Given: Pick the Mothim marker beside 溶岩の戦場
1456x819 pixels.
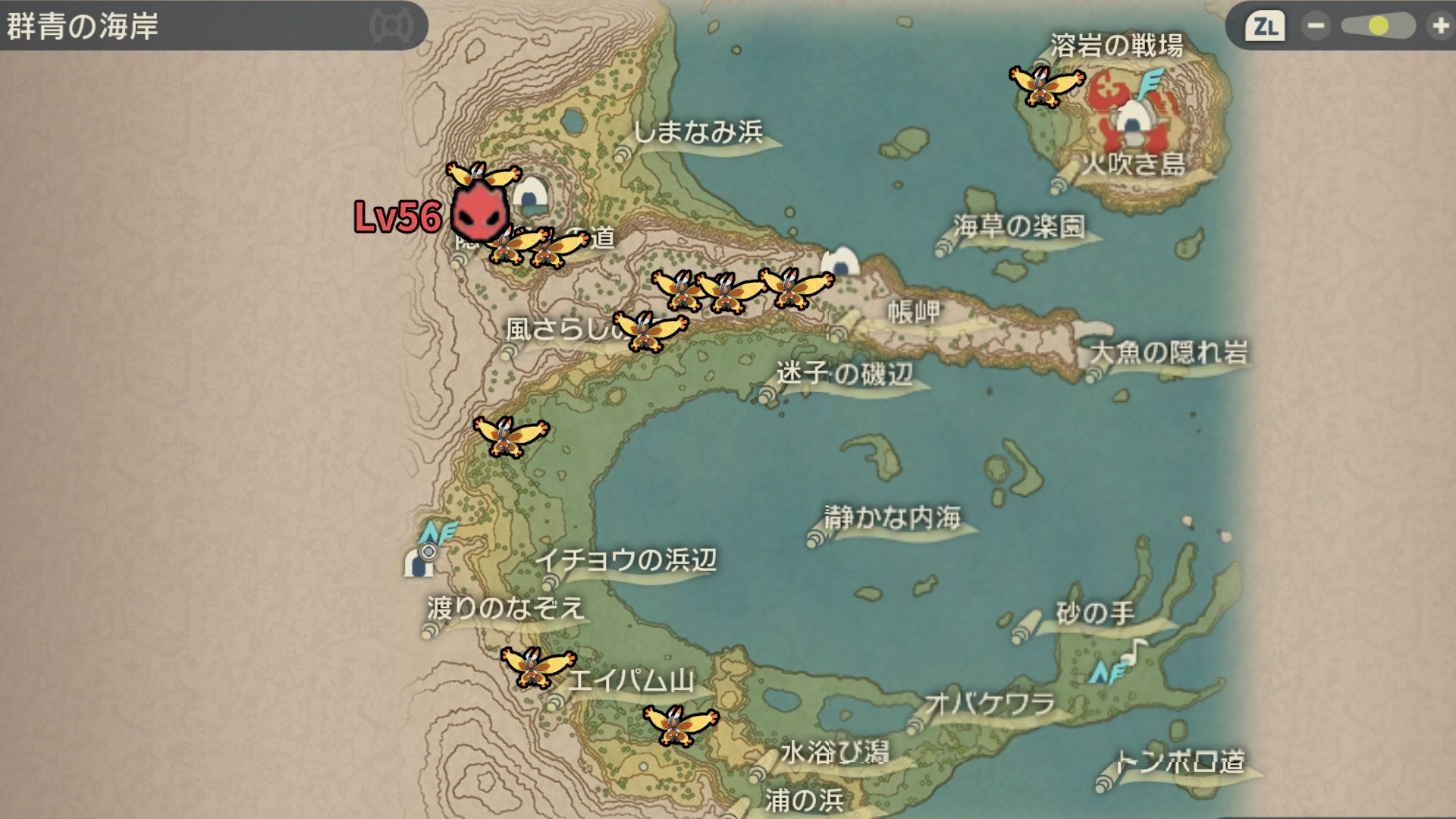Looking at the screenshot, I should [1046, 86].
